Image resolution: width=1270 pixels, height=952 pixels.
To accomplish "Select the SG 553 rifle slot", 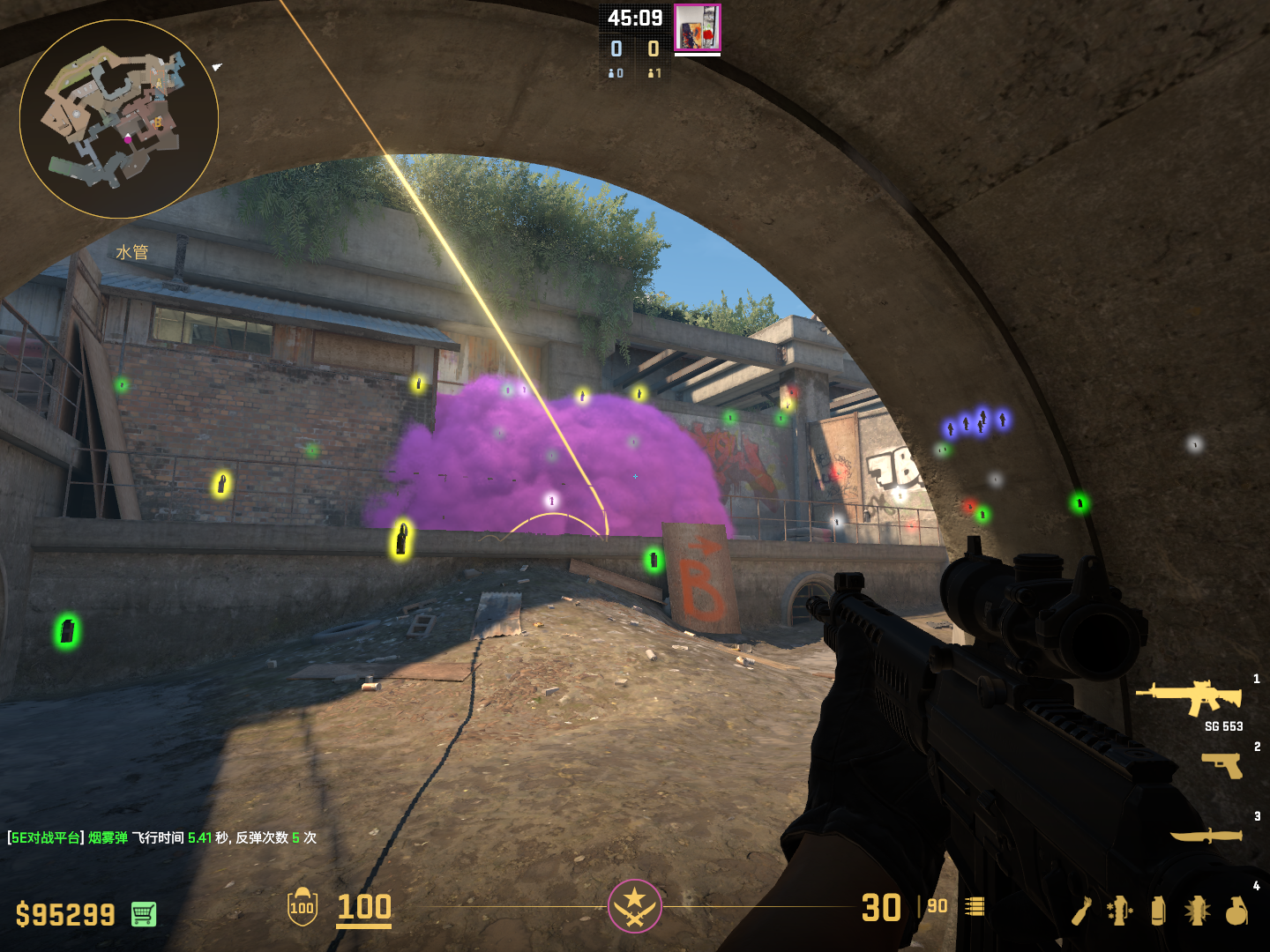I will 1191,698.
